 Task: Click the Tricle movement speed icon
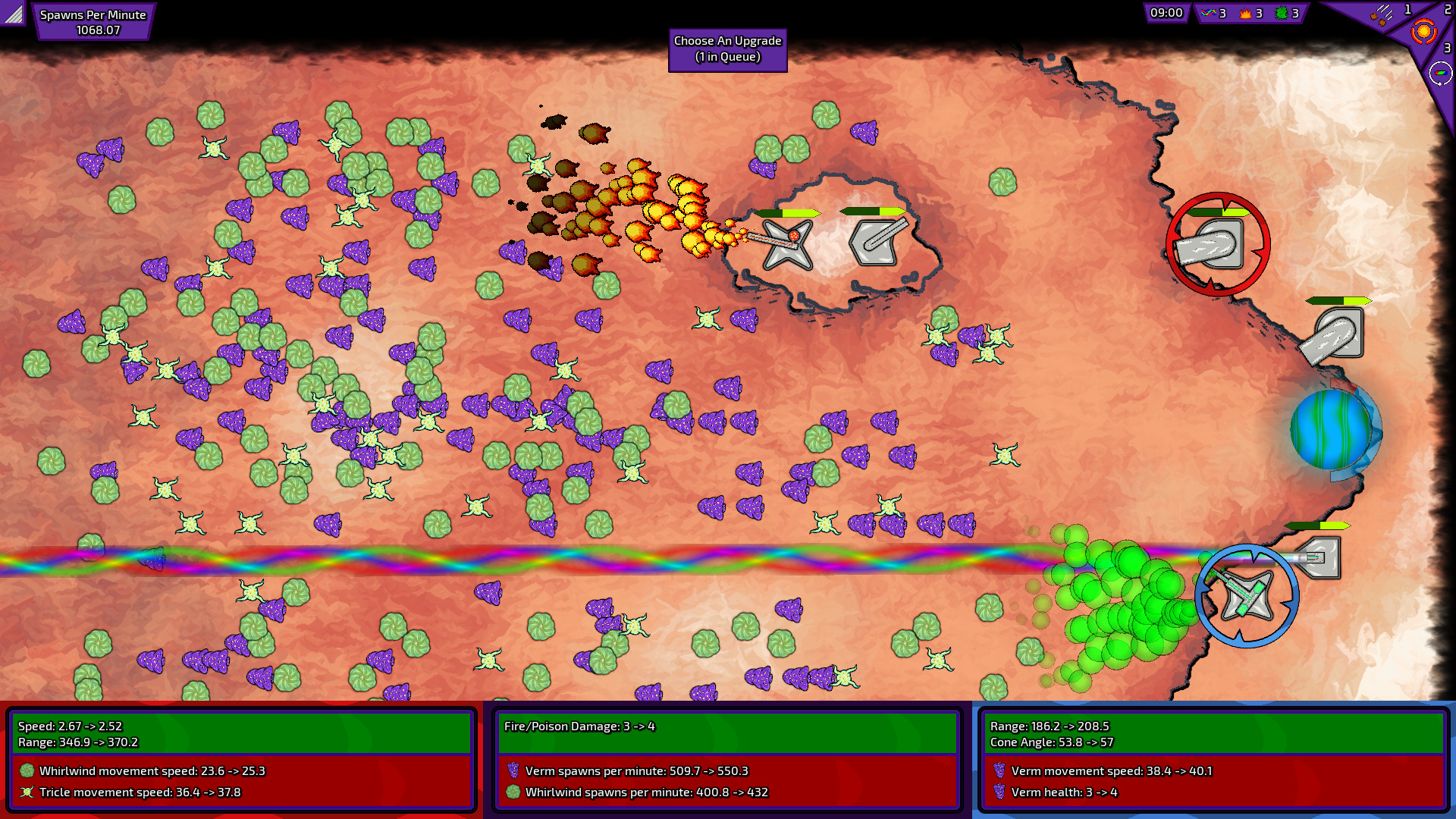[28, 792]
